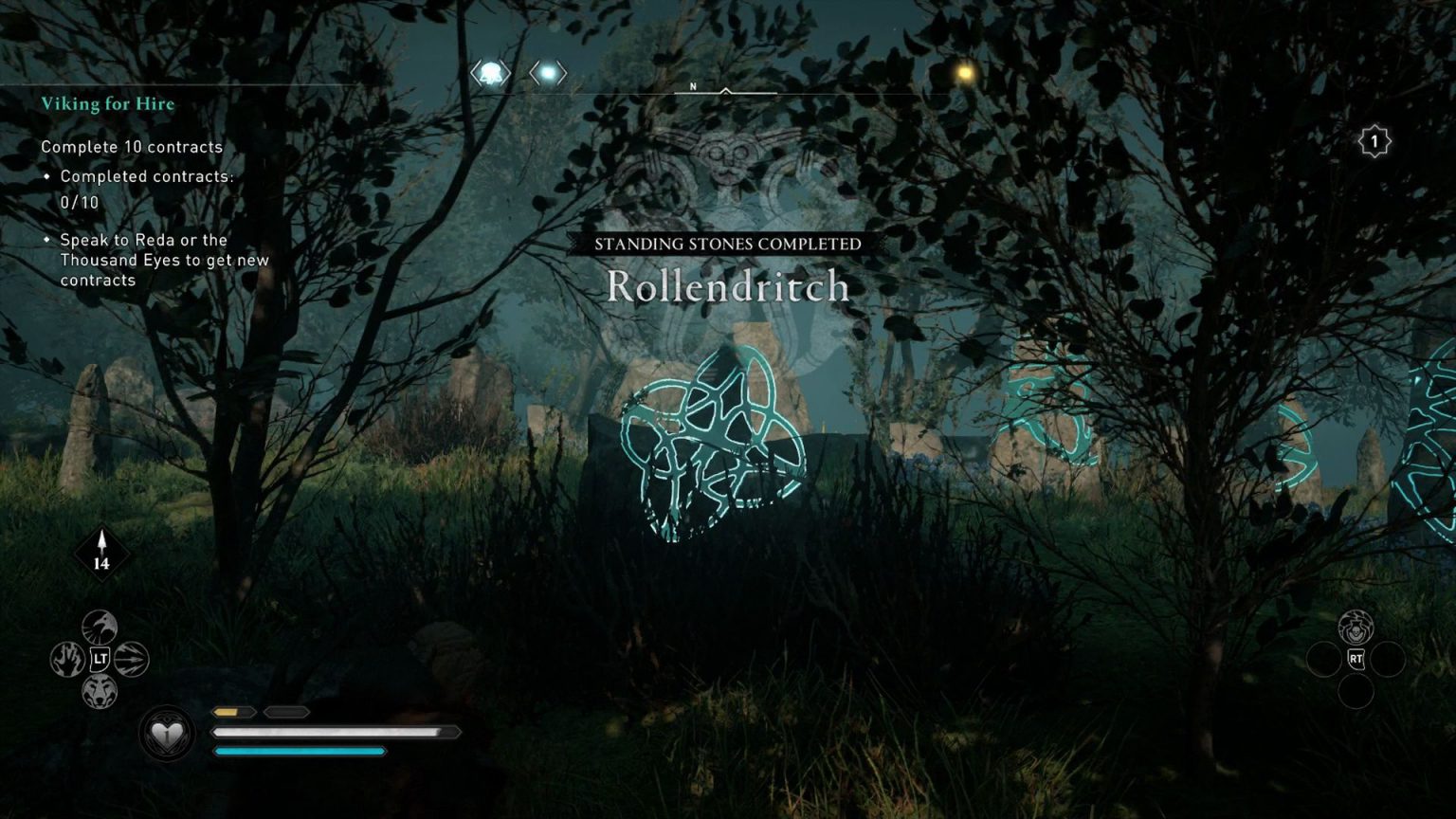Screen dimensions: 1456x819
Task: Toggle the RT ability wheel button
Action: tap(1356, 661)
